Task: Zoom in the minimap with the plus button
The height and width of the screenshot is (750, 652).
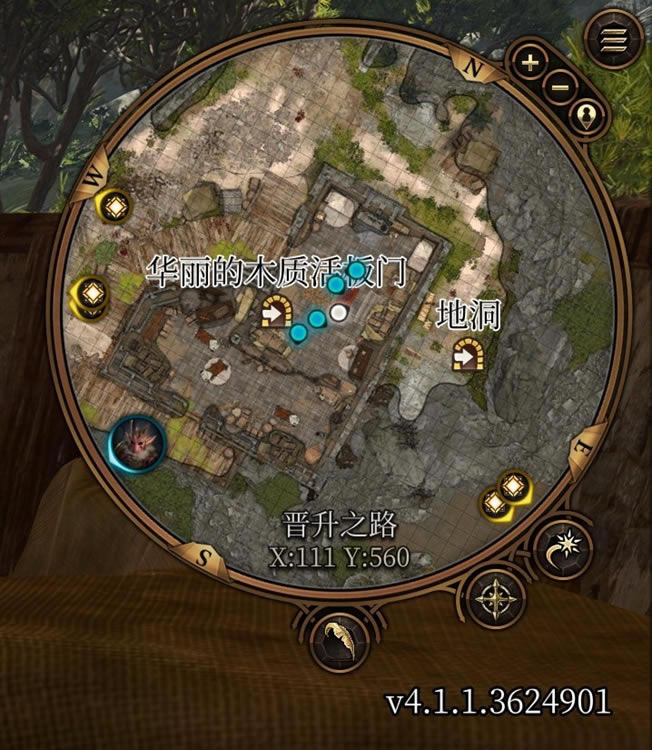Action: (x=530, y=62)
